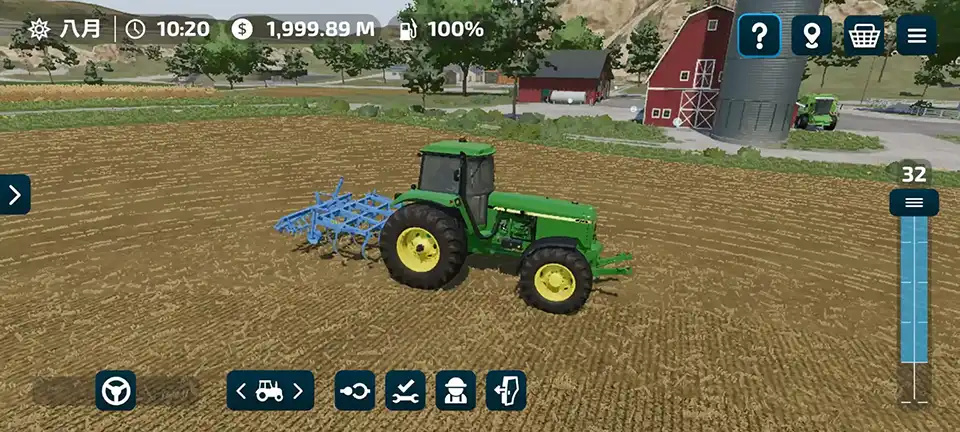The height and width of the screenshot is (432, 960).
Task: Open the help question mark button
Action: (760, 36)
